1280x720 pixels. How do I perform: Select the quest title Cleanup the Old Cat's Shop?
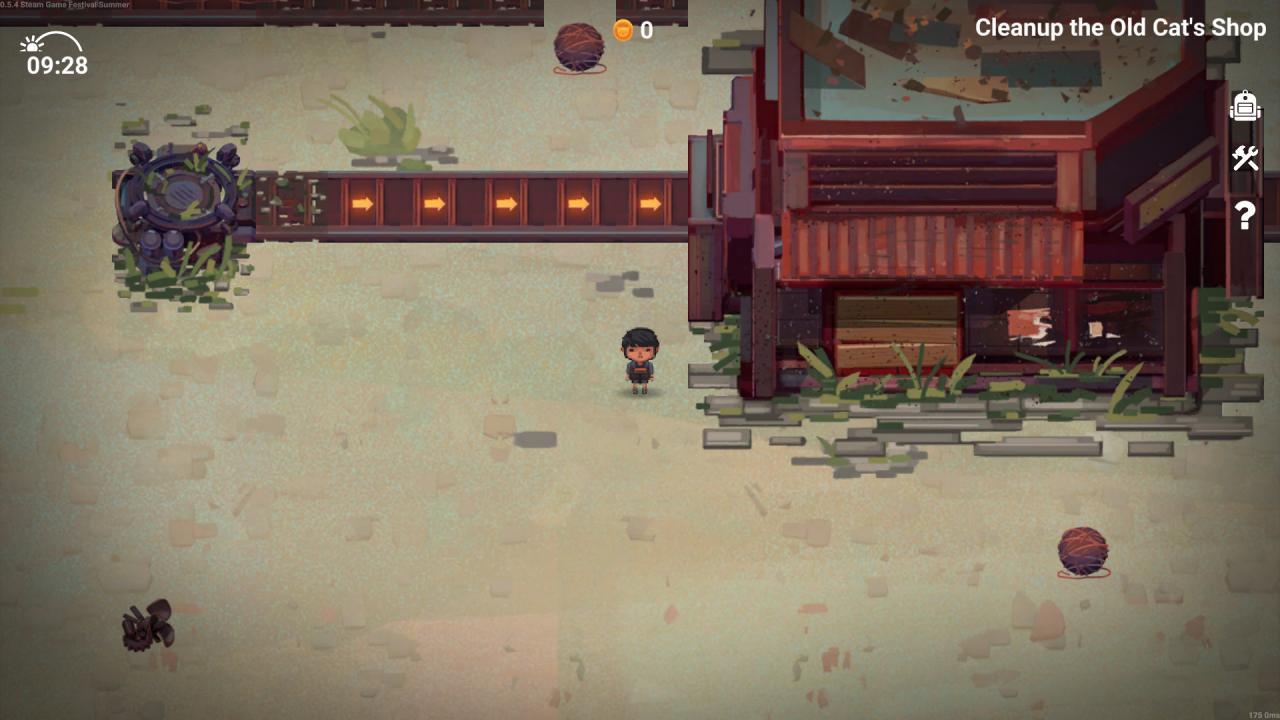click(1122, 28)
